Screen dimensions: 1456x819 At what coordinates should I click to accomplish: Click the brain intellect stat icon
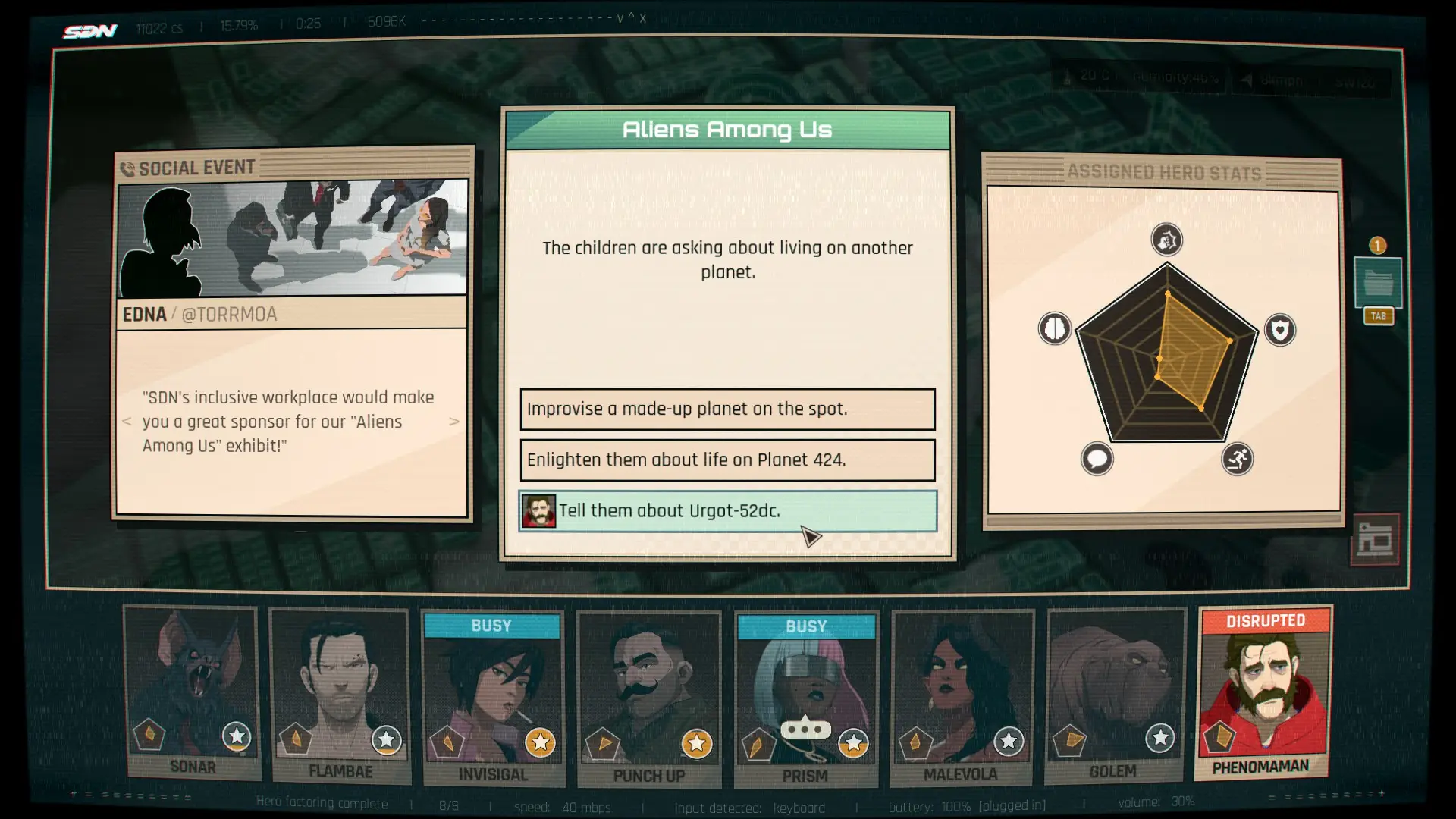pyautogui.click(x=1054, y=329)
